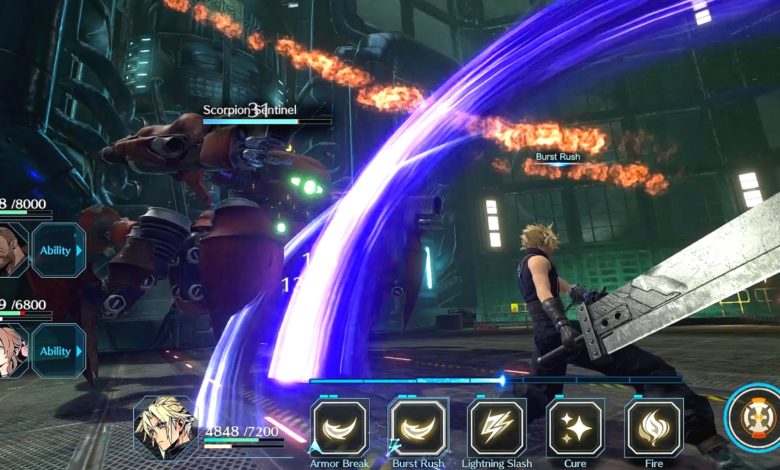
Task: Select the pink-haired party member's portrait
Action: pyautogui.click(x=12, y=351)
